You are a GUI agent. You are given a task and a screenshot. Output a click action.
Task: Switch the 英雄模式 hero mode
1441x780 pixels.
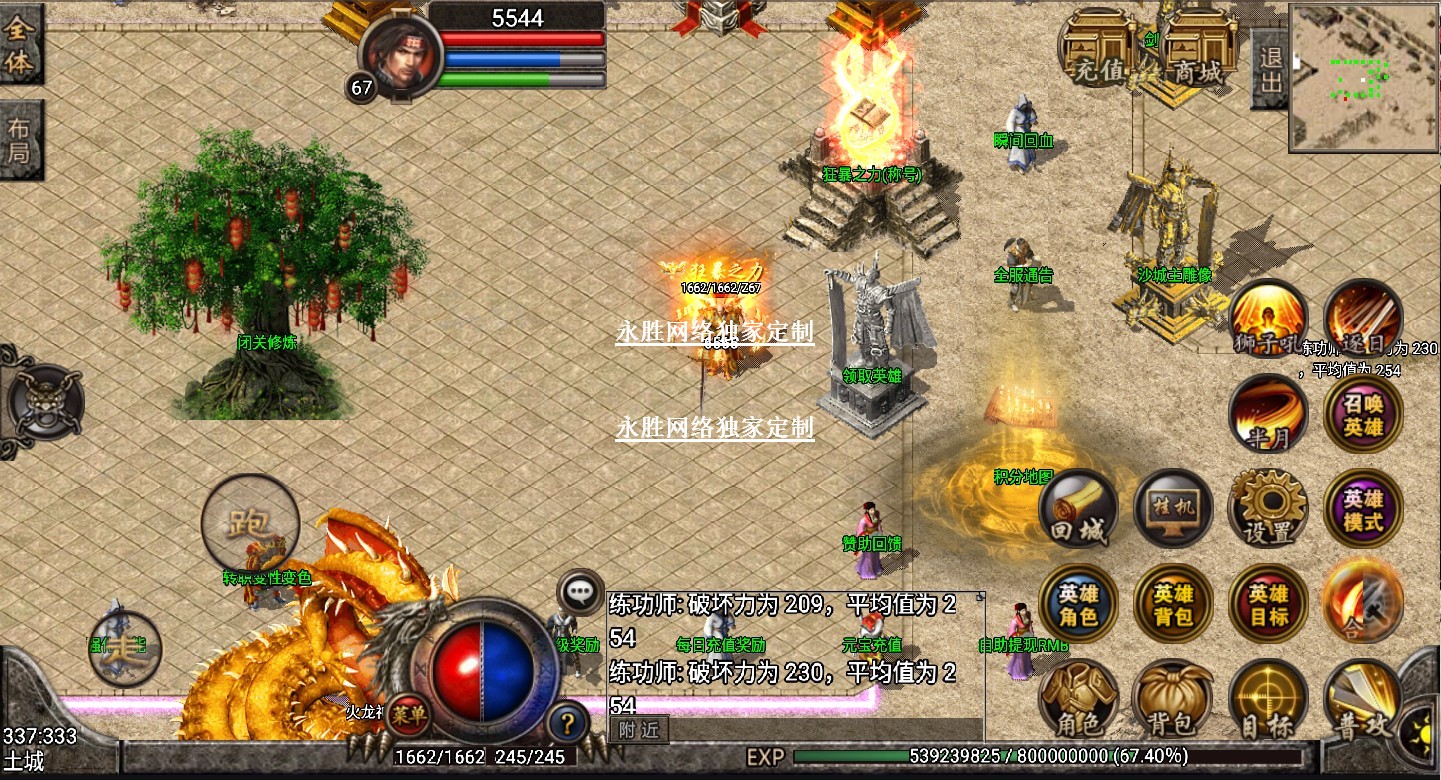(1363, 509)
